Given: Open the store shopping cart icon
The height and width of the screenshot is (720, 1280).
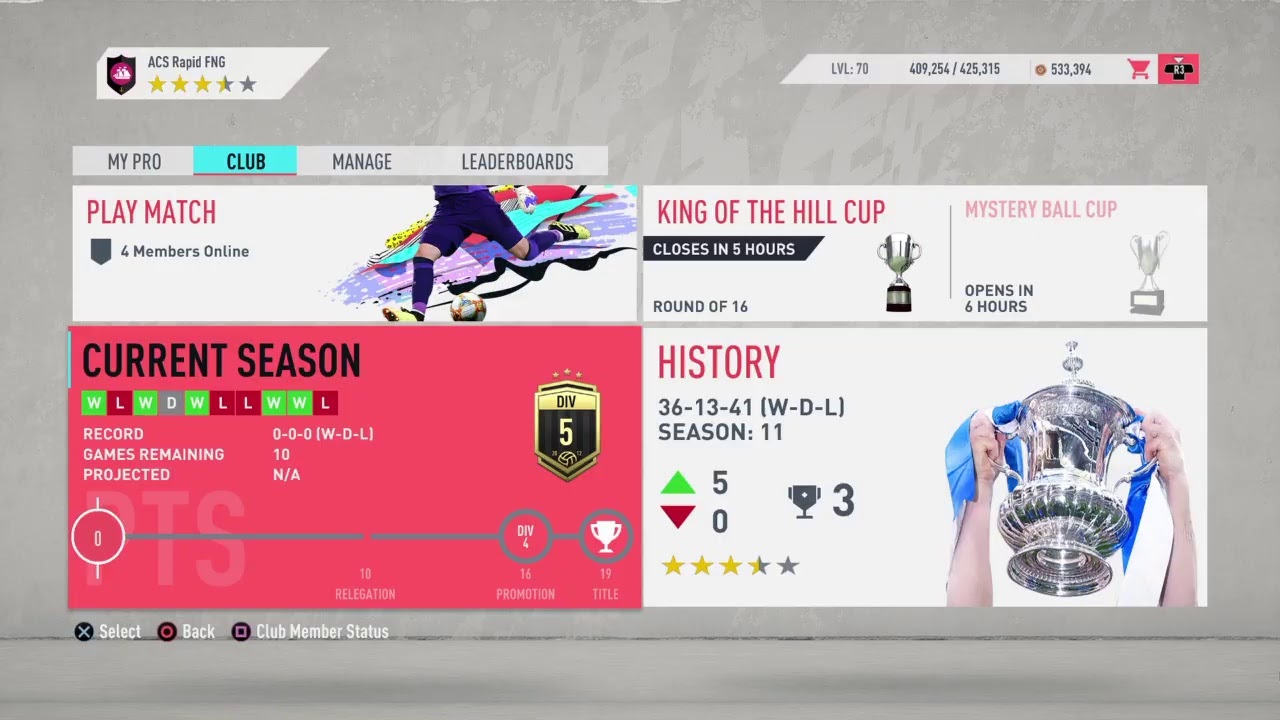Looking at the screenshot, I should (1138, 69).
